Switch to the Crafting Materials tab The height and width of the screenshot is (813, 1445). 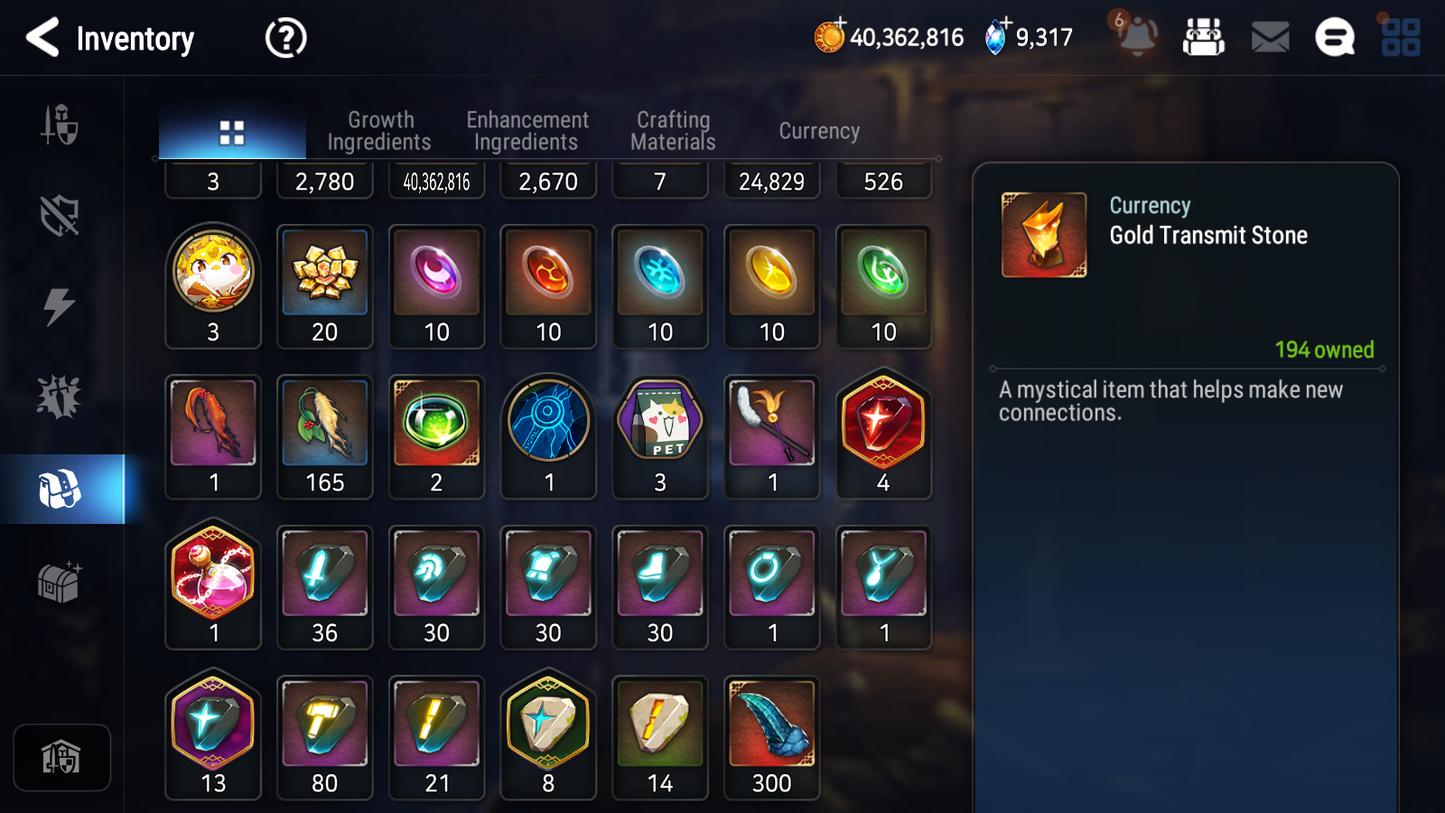click(672, 131)
